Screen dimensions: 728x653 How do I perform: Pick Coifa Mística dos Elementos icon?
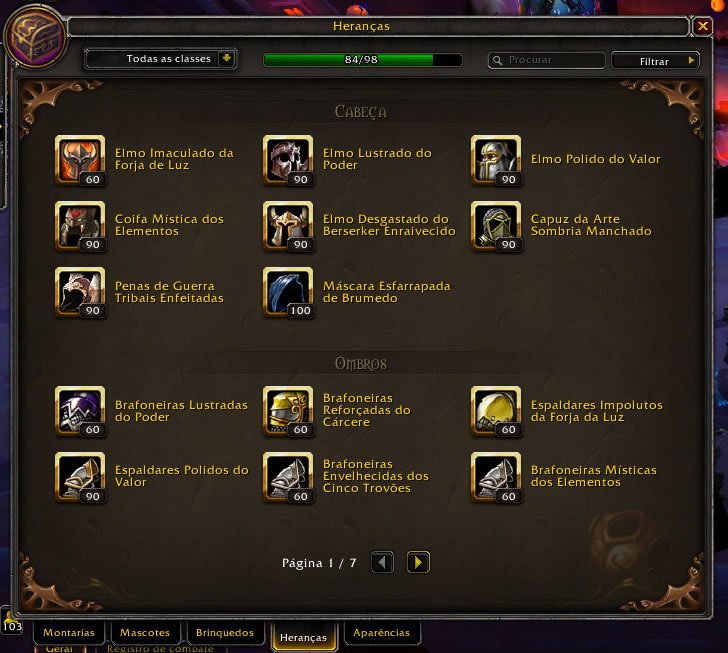(x=80, y=226)
